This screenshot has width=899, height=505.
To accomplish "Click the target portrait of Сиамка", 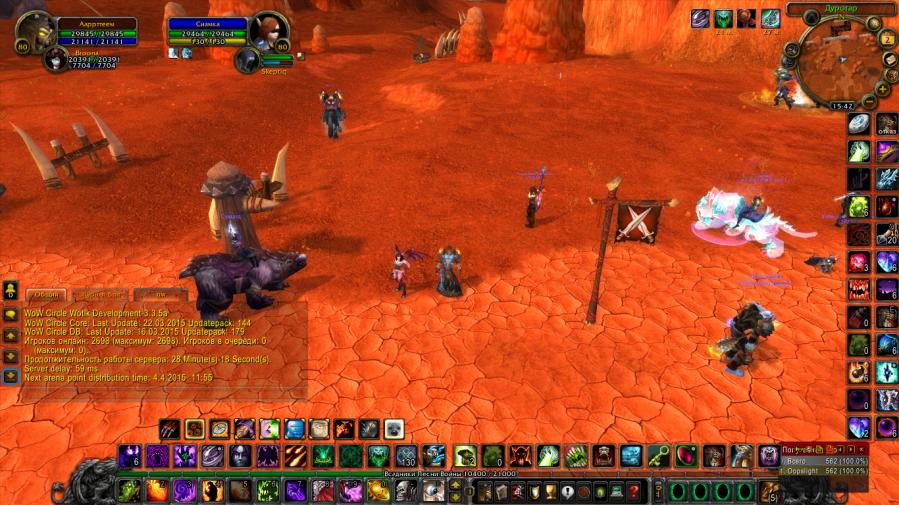I will point(267,32).
